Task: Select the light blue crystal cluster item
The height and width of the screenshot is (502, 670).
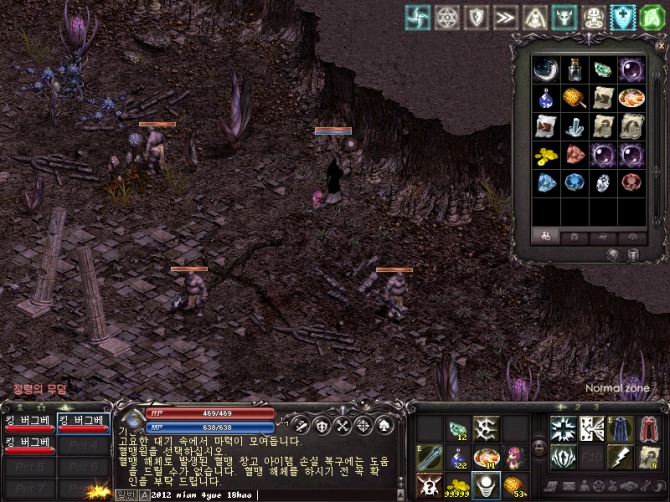Action: click(x=574, y=127)
